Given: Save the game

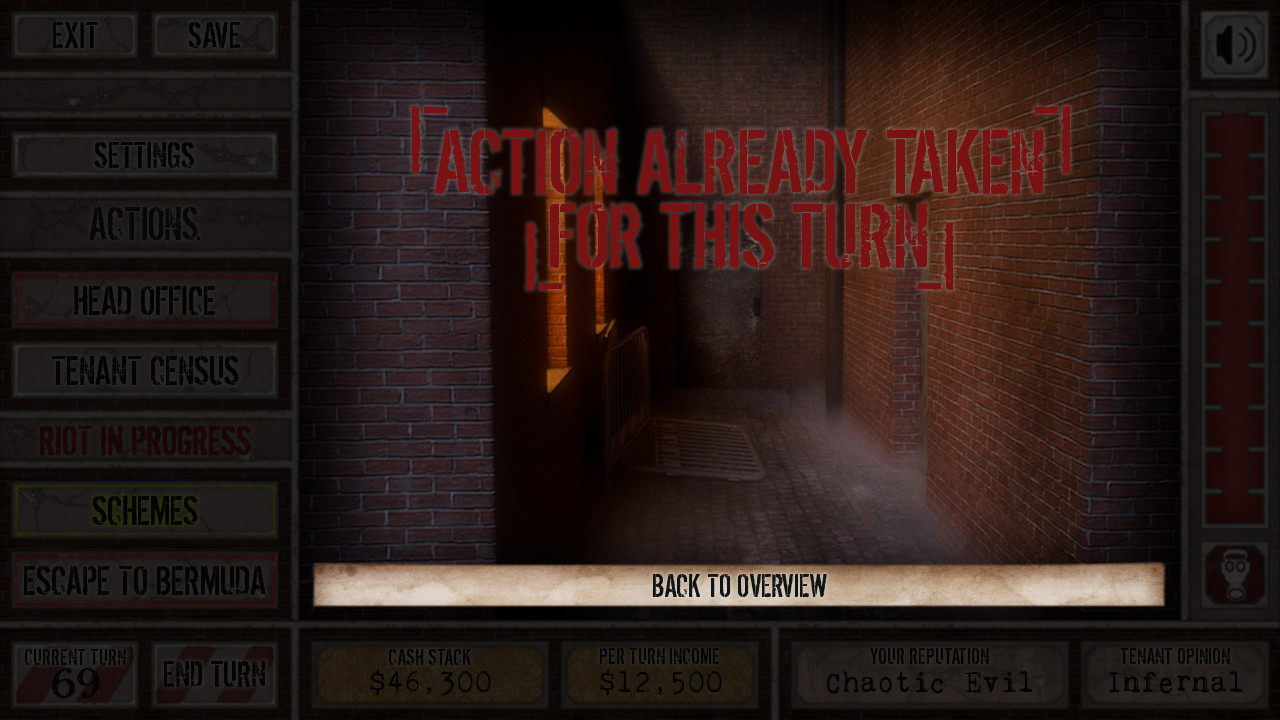Looking at the screenshot, I should [x=214, y=36].
